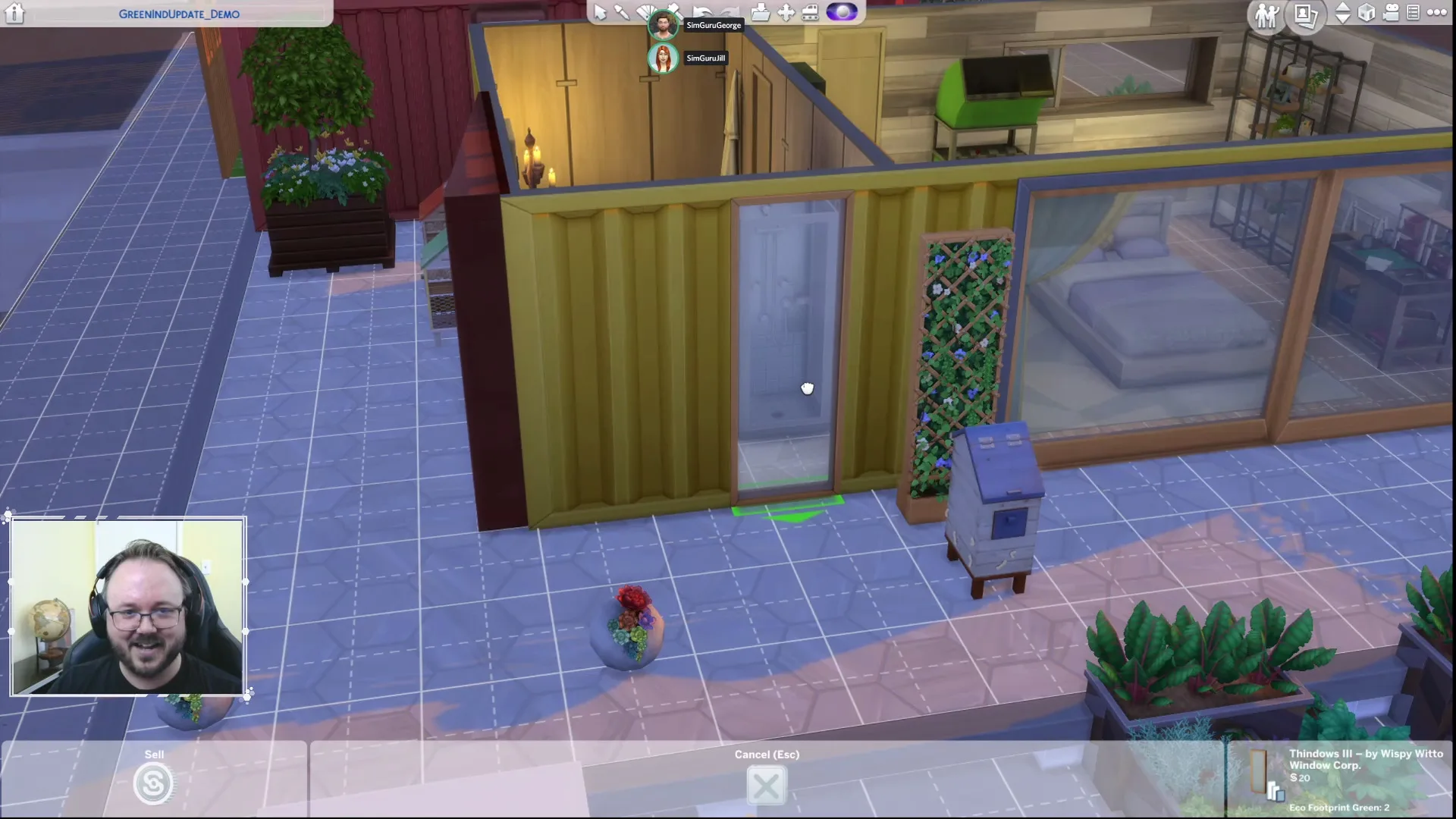Image resolution: width=1456 pixels, height=819 pixels.
Task: Activate the eyedropper tool
Action: [x=622, y=12]
